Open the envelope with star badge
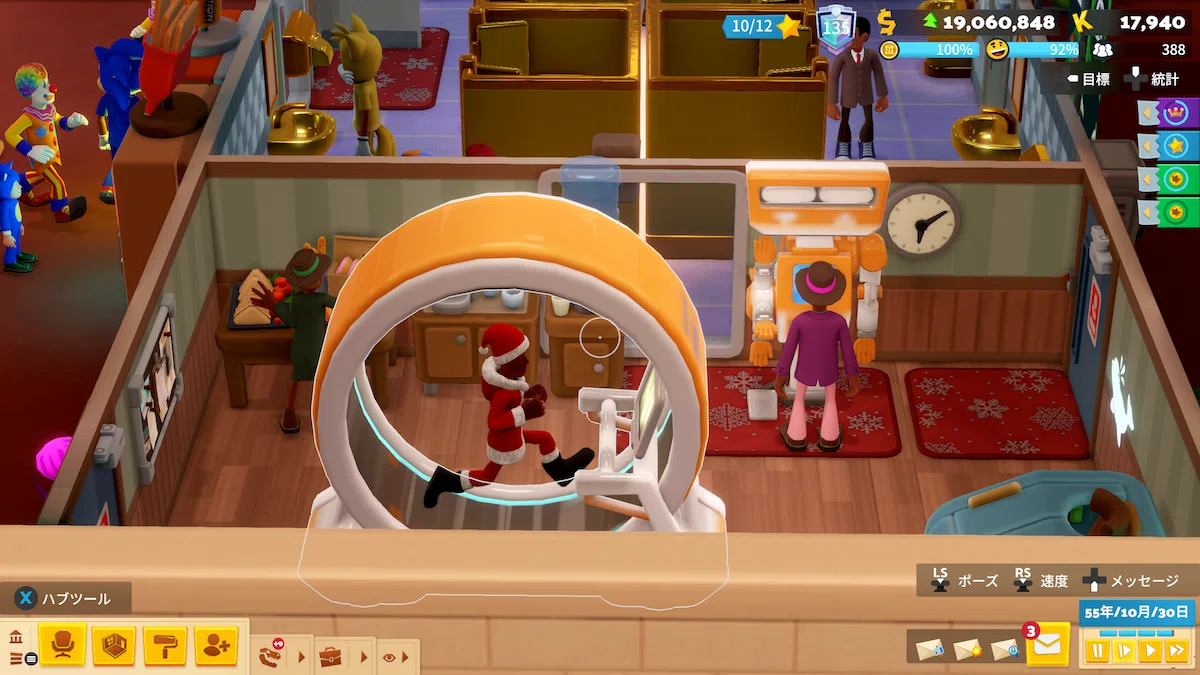1200x675 pixels. pos(967,649)
